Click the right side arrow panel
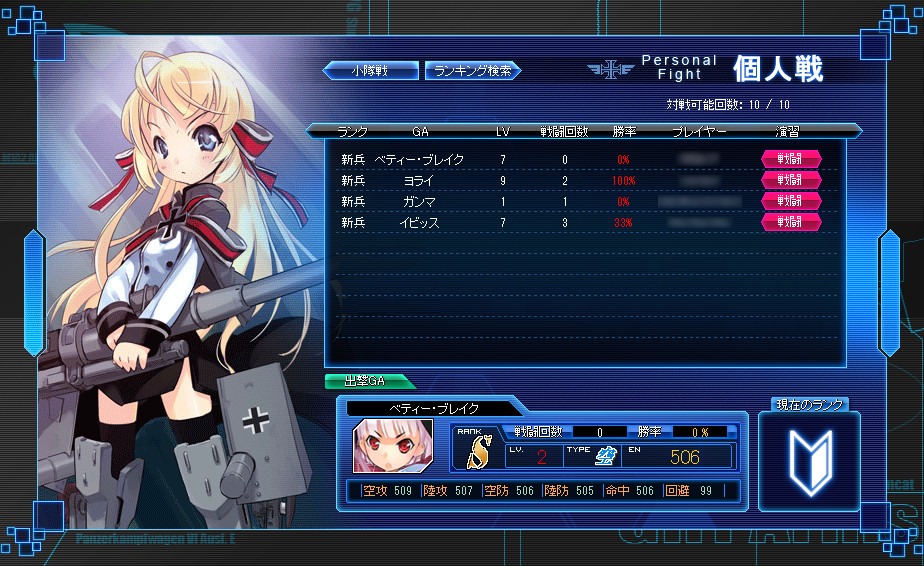The height and width of the screenshot is (566, 924). click(x=889, y=292)
